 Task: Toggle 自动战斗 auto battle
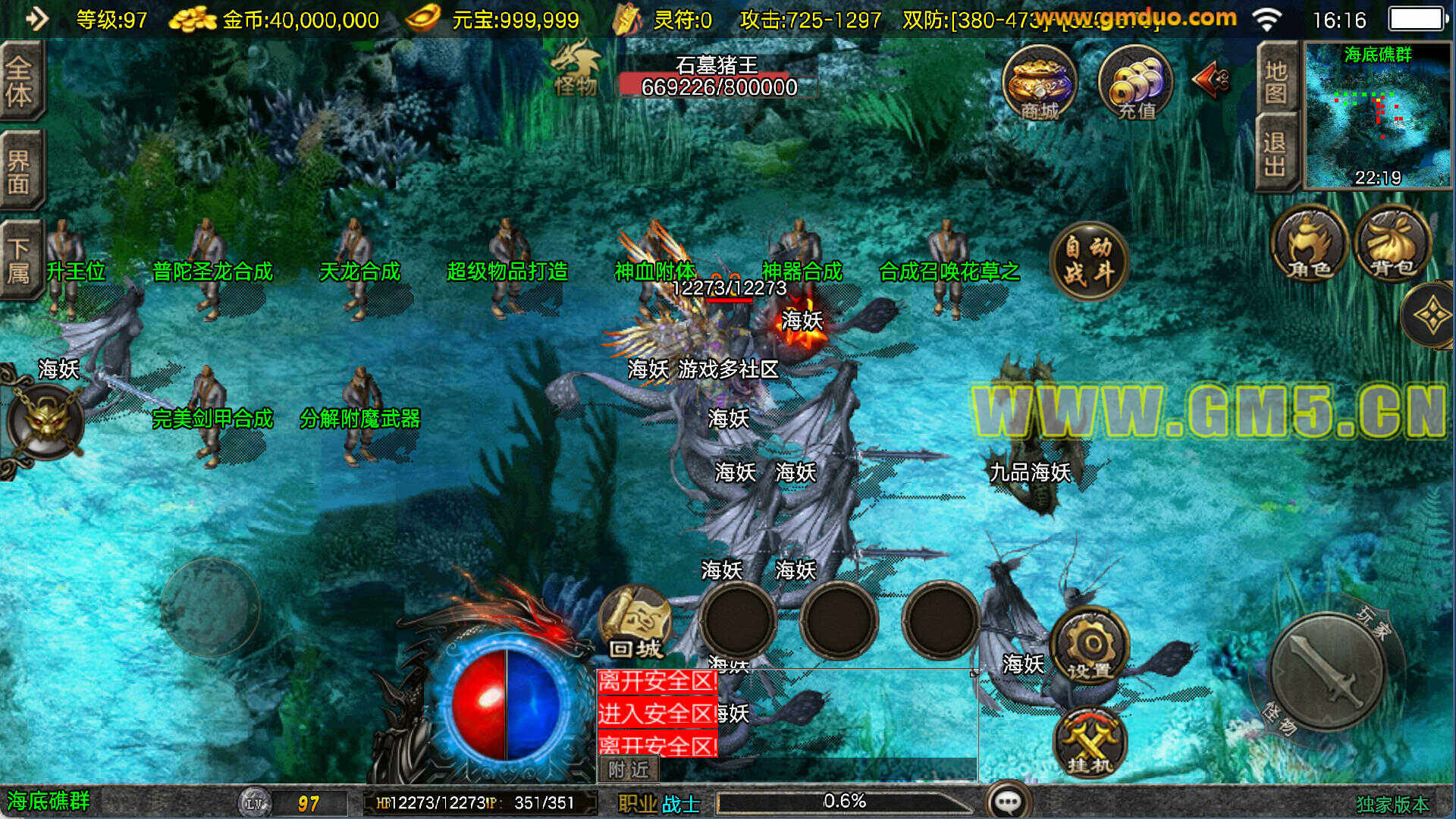(x=1089, y=260)
